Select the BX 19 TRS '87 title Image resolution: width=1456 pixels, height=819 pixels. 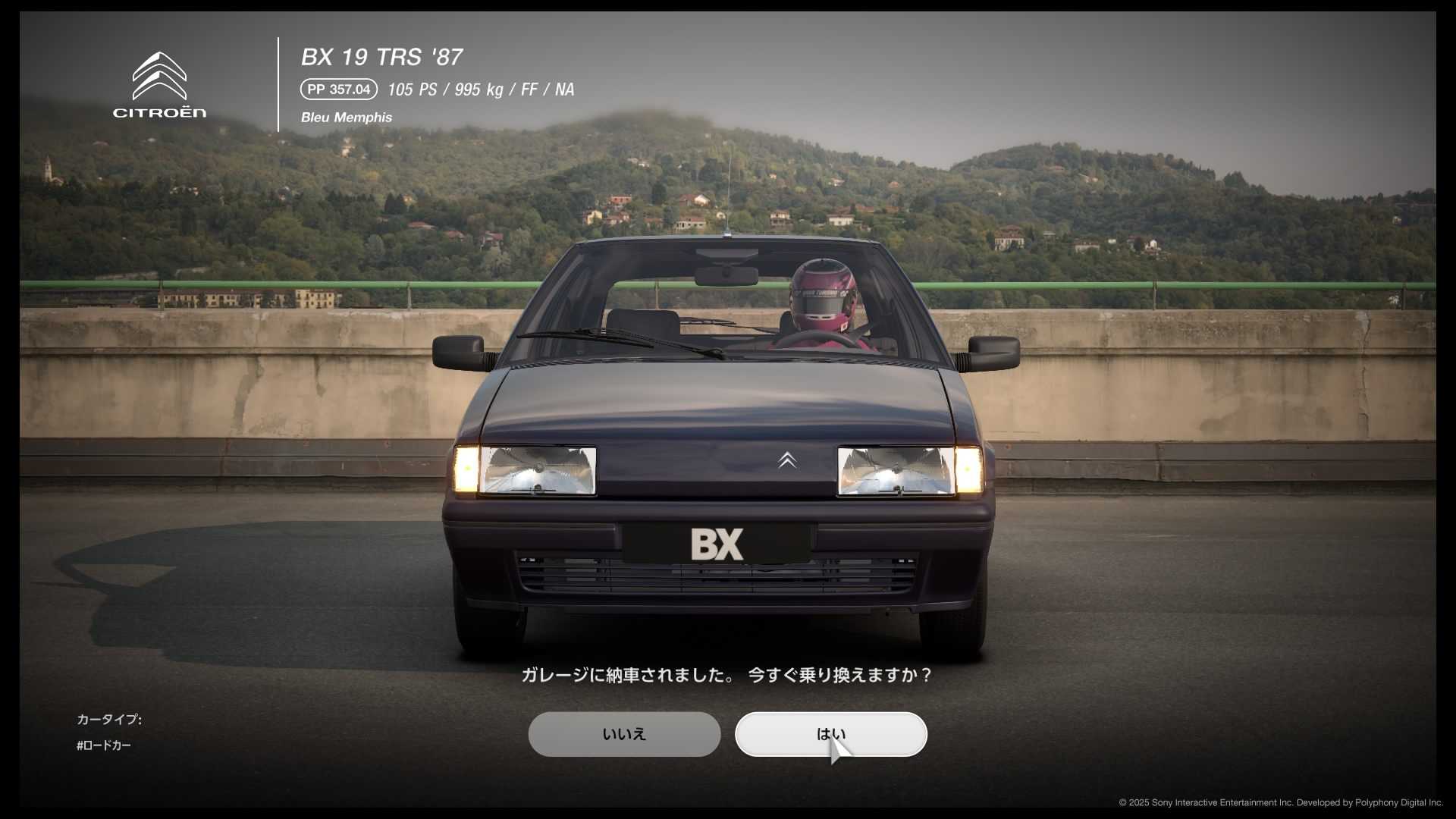[381, 58]
